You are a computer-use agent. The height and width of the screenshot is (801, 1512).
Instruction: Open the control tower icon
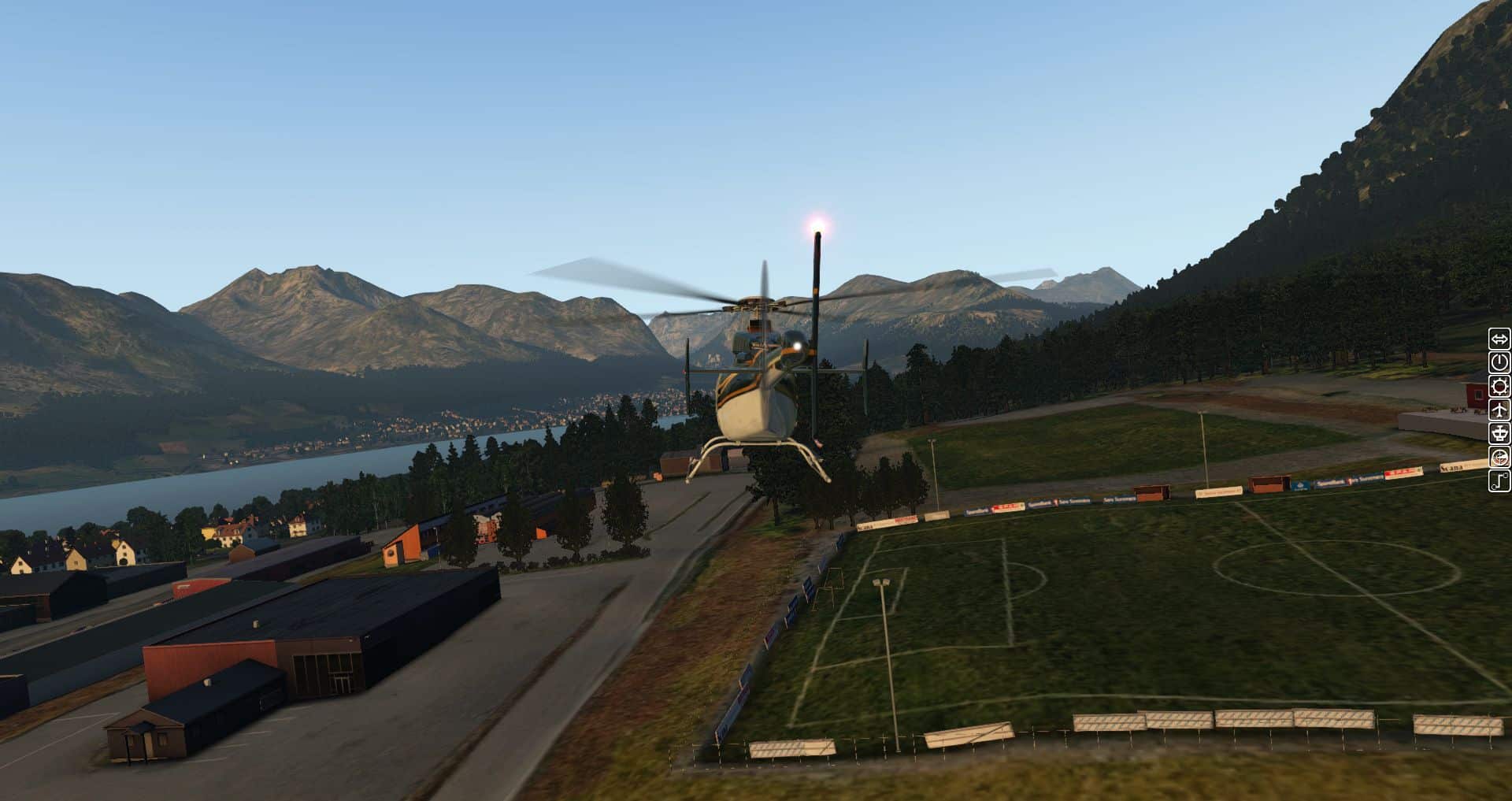tap(1499, 433)
